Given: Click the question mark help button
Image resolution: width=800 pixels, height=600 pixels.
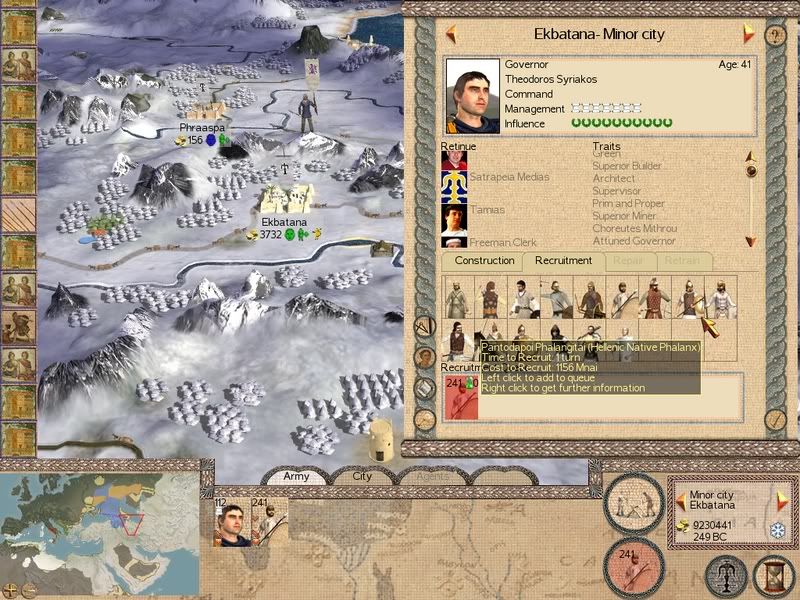Looking at the screenshot, I should 775,35.
